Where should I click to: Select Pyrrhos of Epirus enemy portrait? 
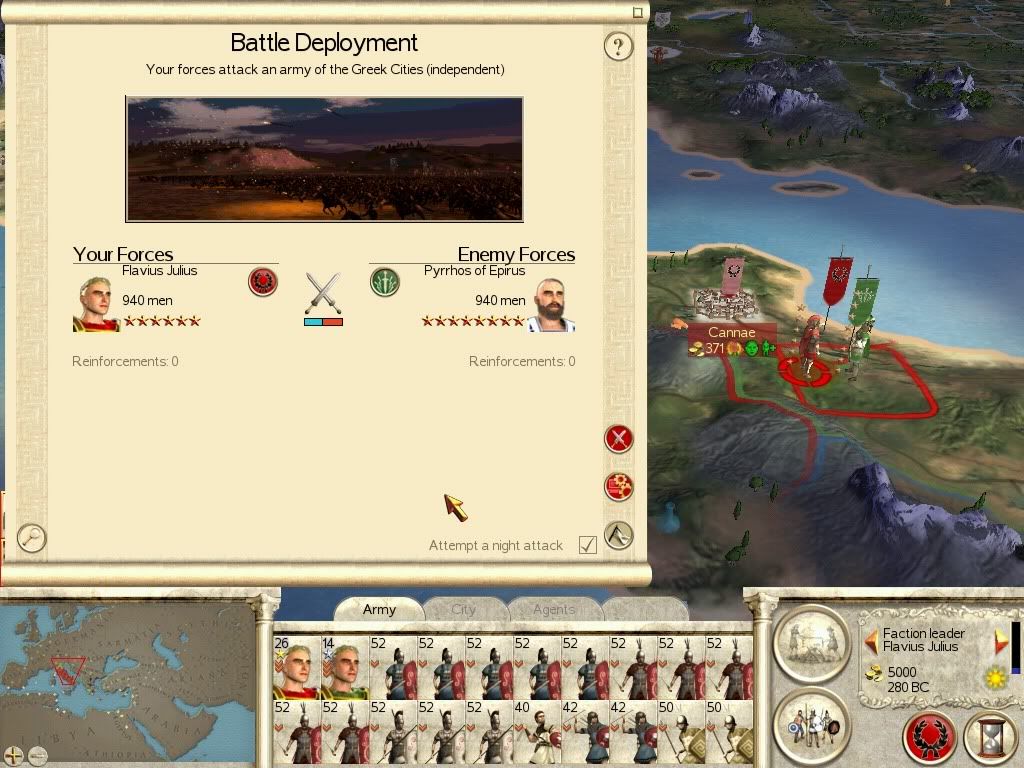(551, 304)
